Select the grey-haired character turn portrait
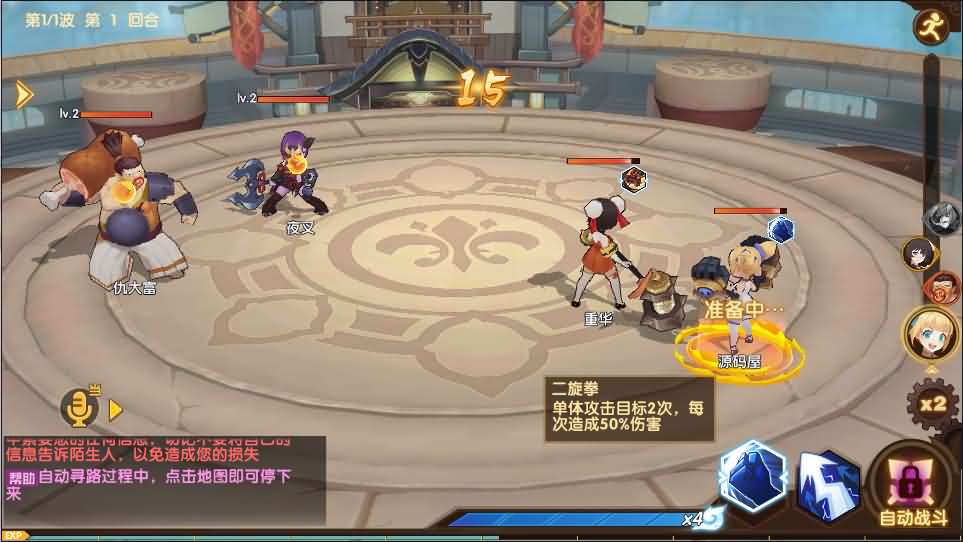 942,216
